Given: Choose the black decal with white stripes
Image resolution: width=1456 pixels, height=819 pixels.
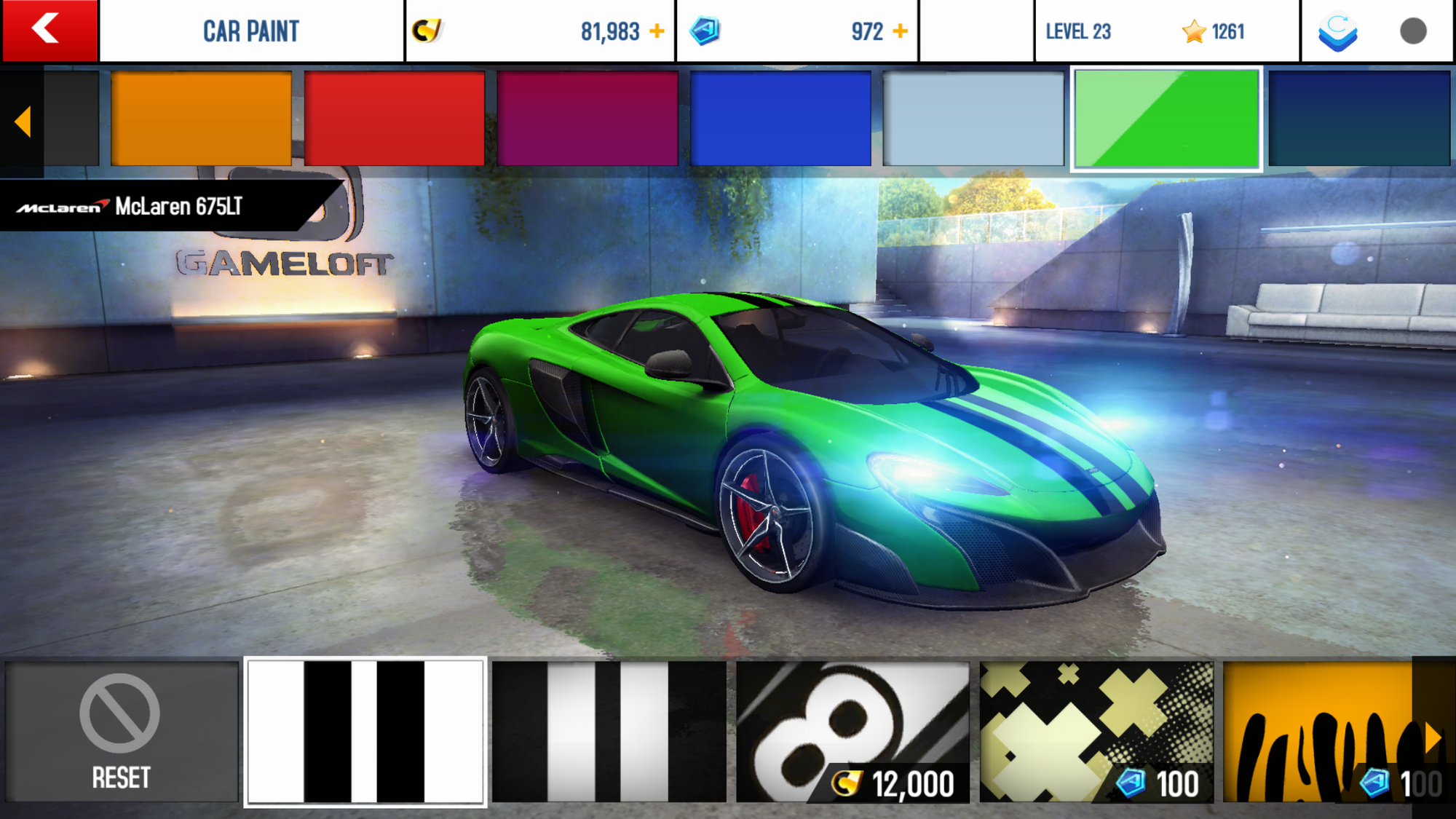Looking at the screenshot, I should click(609, 732).
